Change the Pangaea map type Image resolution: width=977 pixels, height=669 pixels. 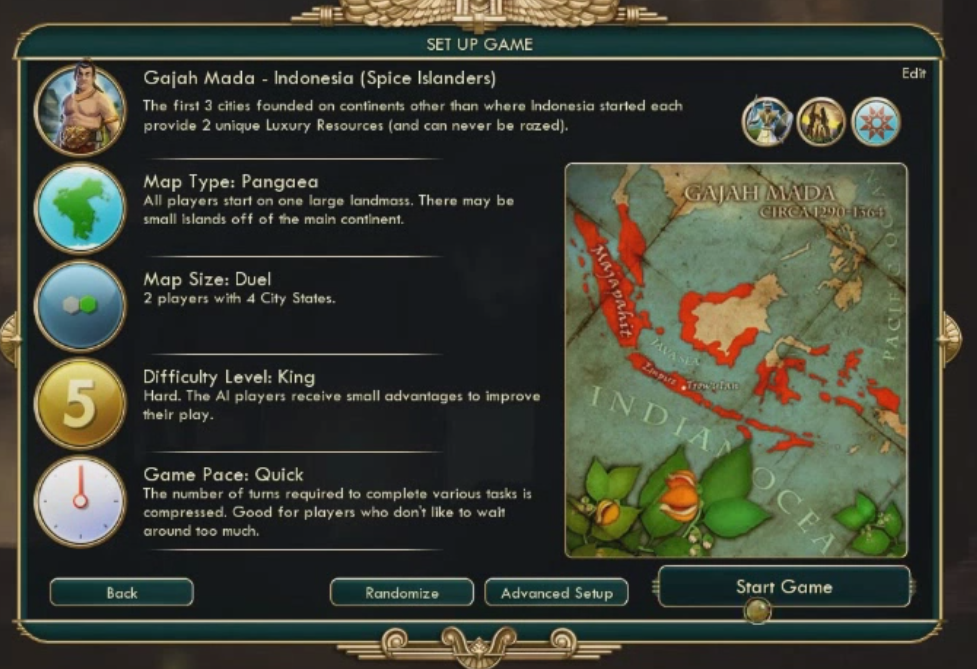point(80,209)
